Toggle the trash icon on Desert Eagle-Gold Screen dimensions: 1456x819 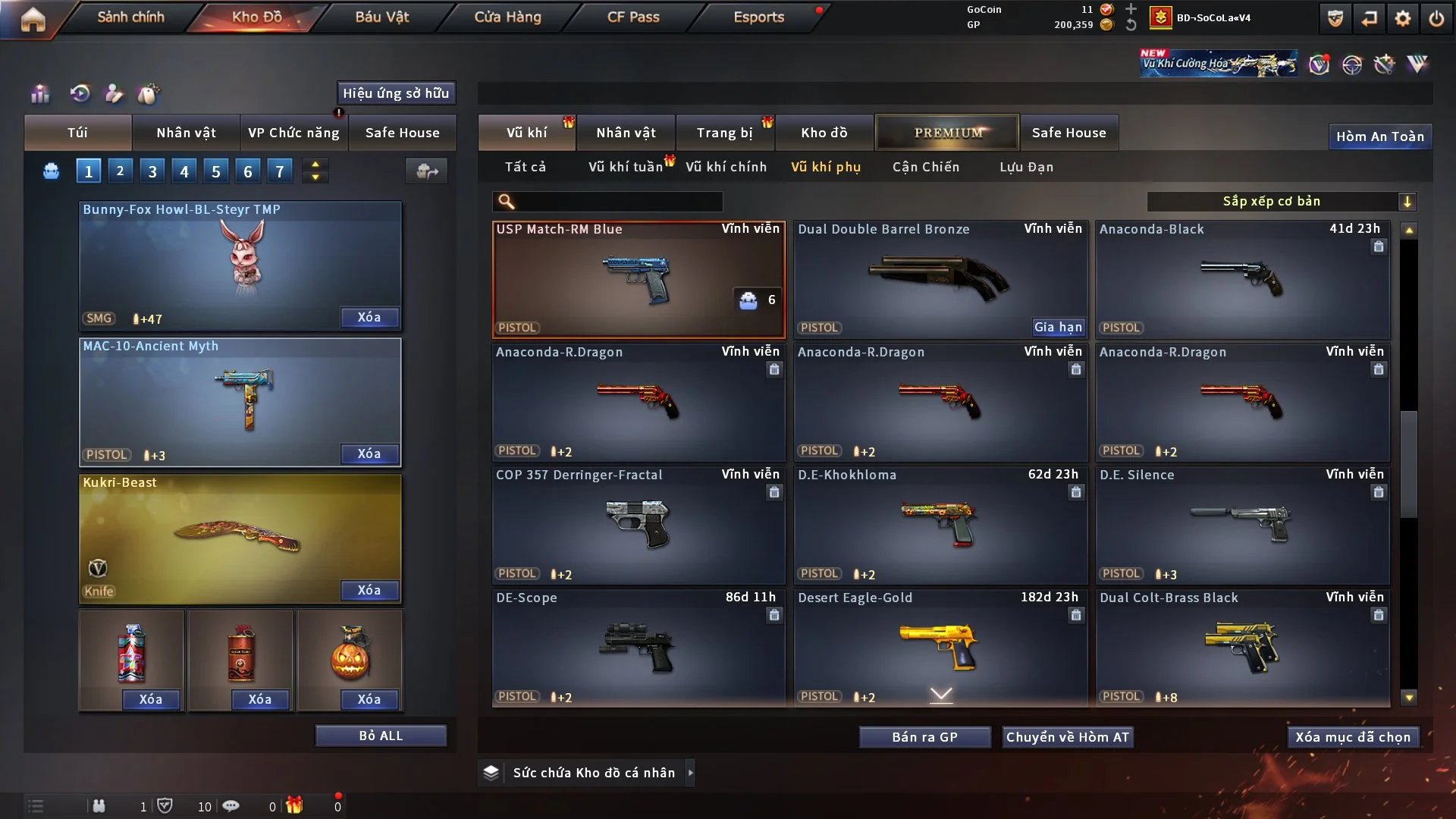point(1076,616)
